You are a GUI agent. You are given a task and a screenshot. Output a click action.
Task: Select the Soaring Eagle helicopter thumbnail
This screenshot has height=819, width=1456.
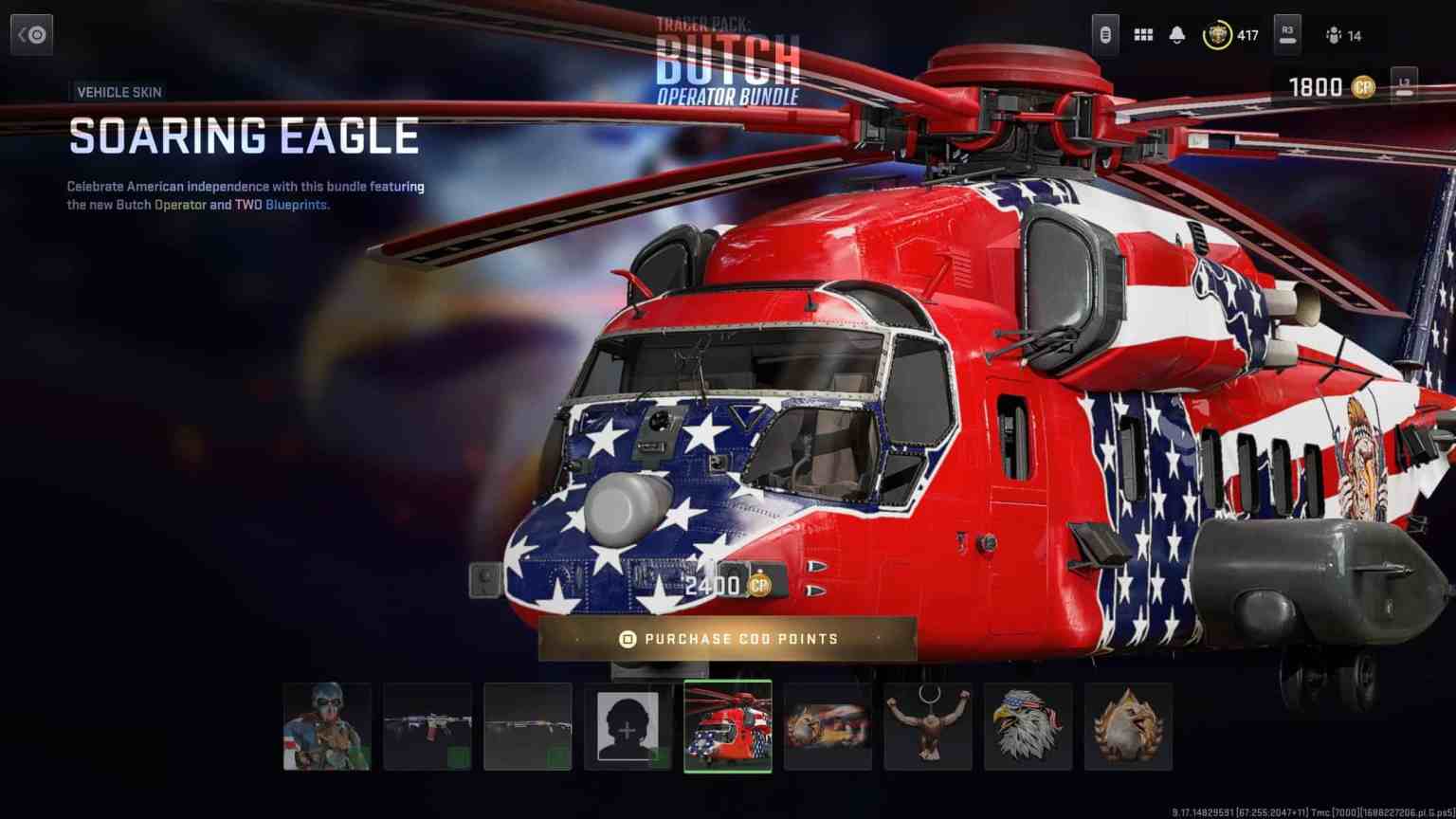[729, 727]
